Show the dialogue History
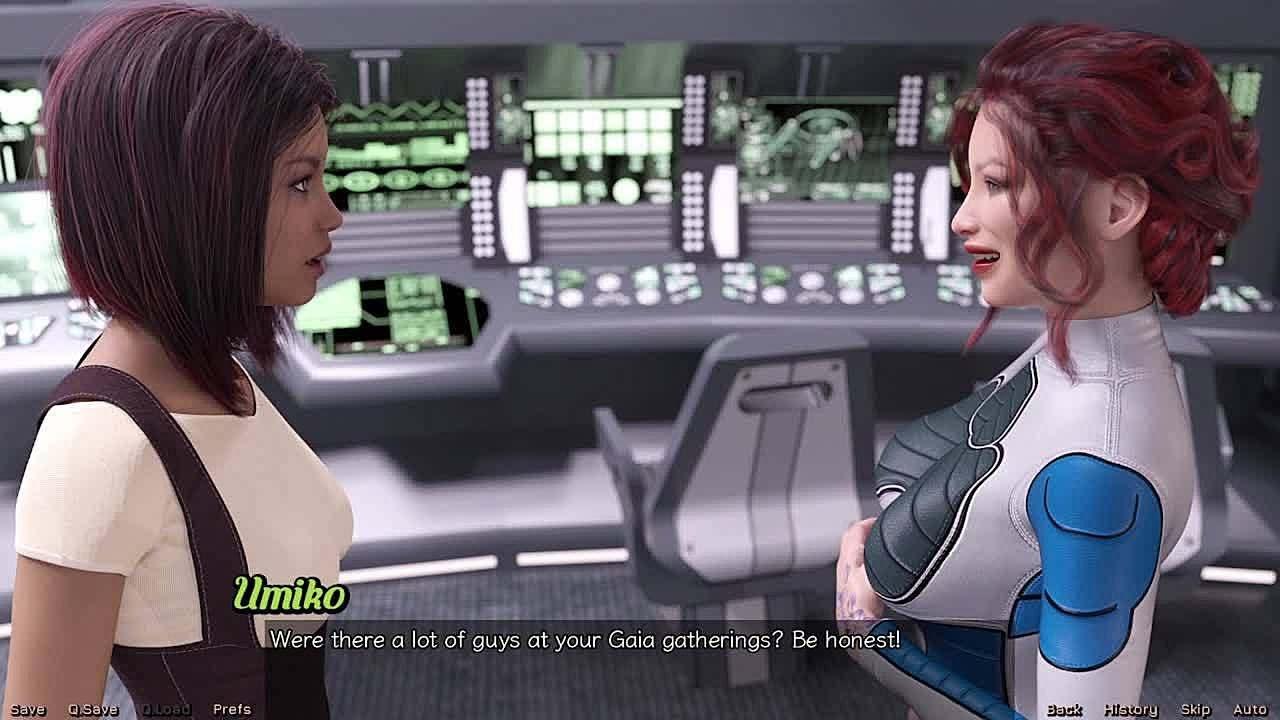This screenshot has width=1280, height=720. click(1130, 709)
